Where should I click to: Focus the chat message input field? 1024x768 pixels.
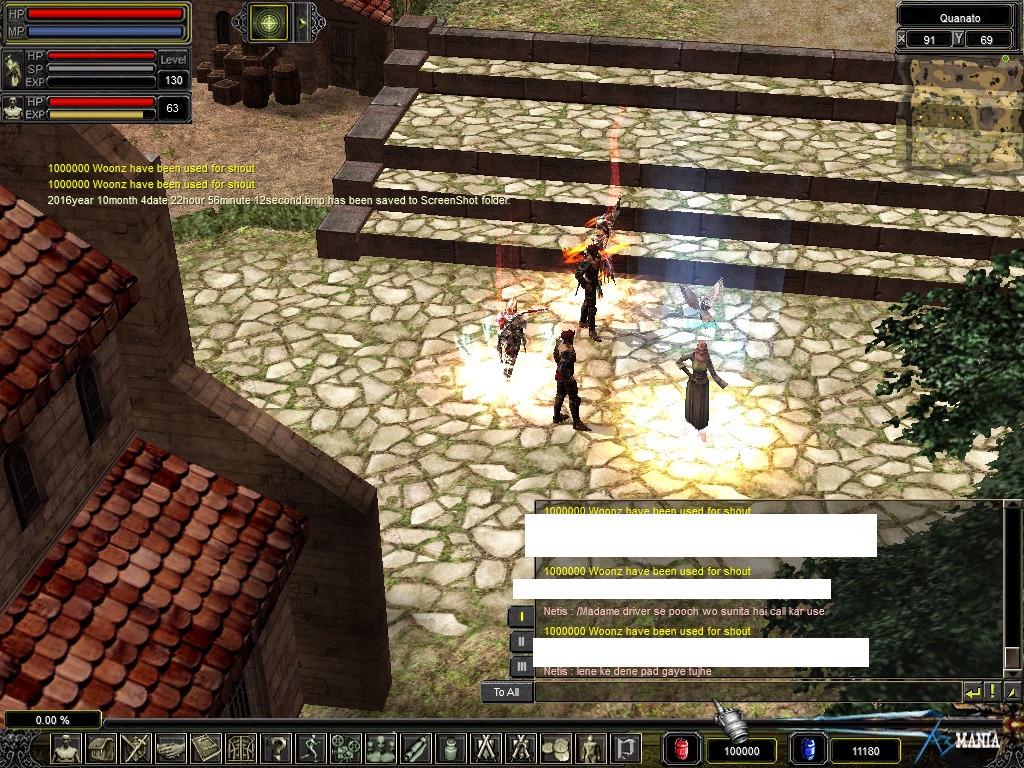coord(746,692)
